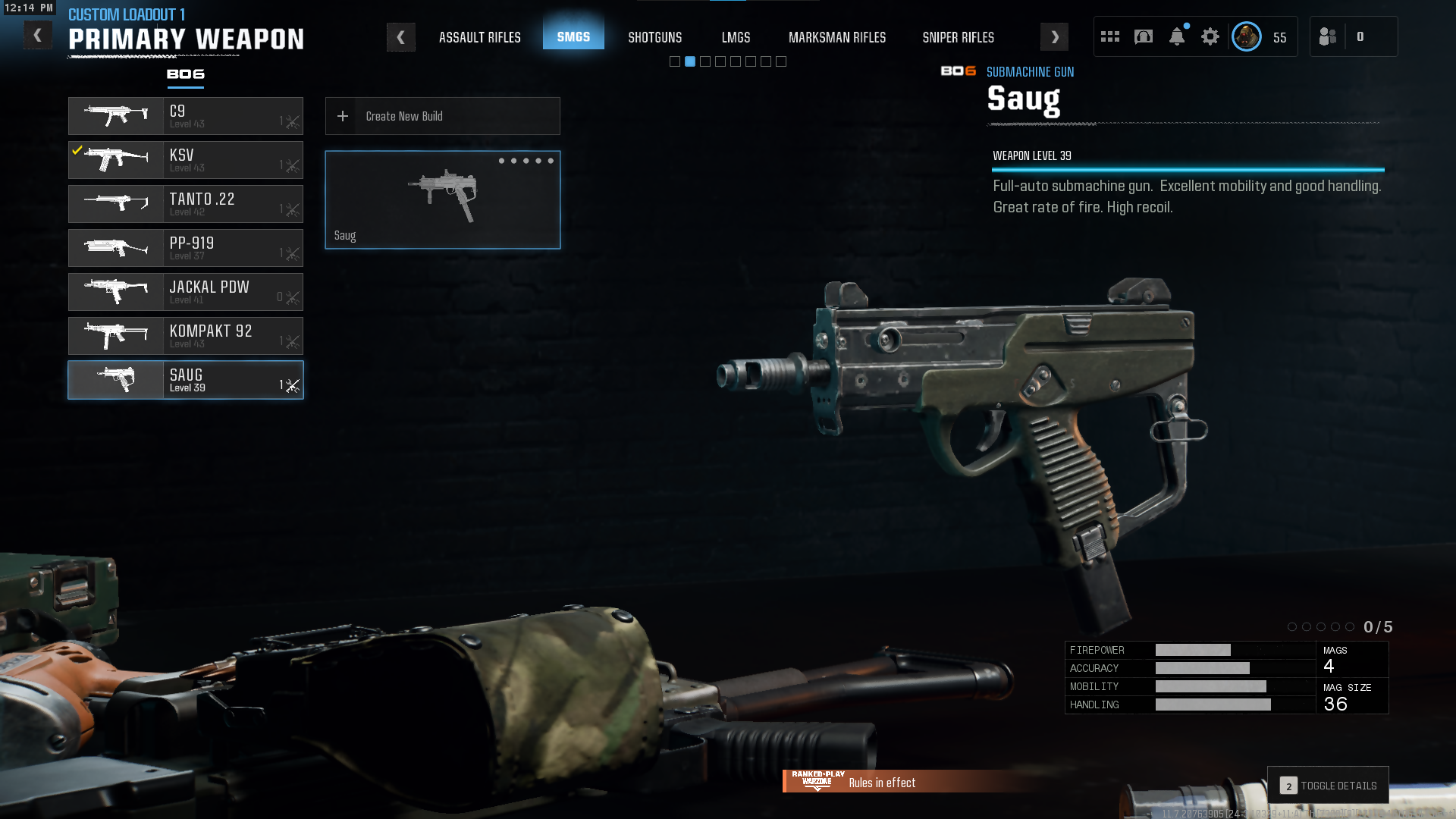Click the previous category arrow
This screenshot has width=1456, height=819.
400,37
